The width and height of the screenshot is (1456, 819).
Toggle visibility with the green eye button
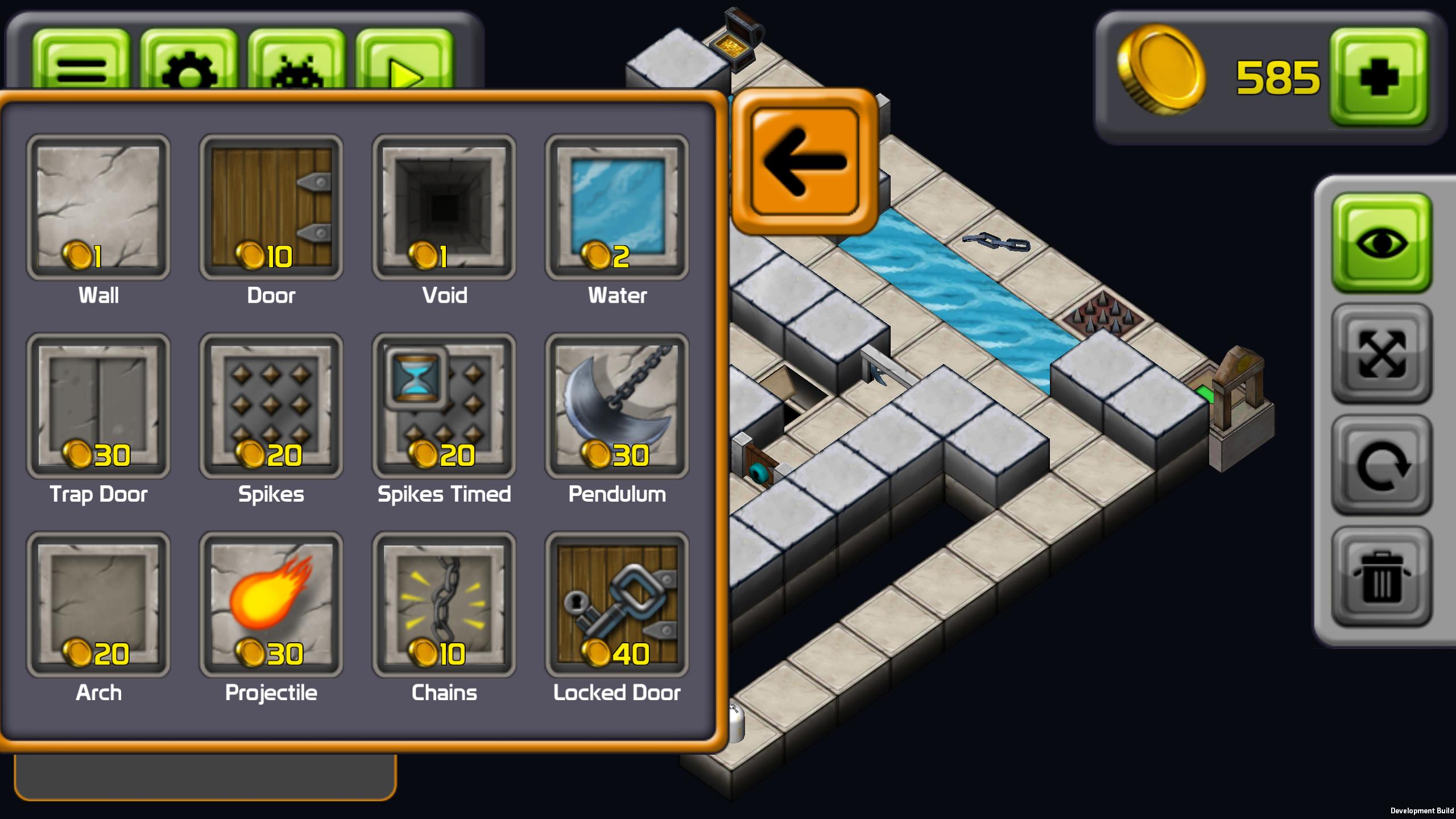[x=1381, y=243]
